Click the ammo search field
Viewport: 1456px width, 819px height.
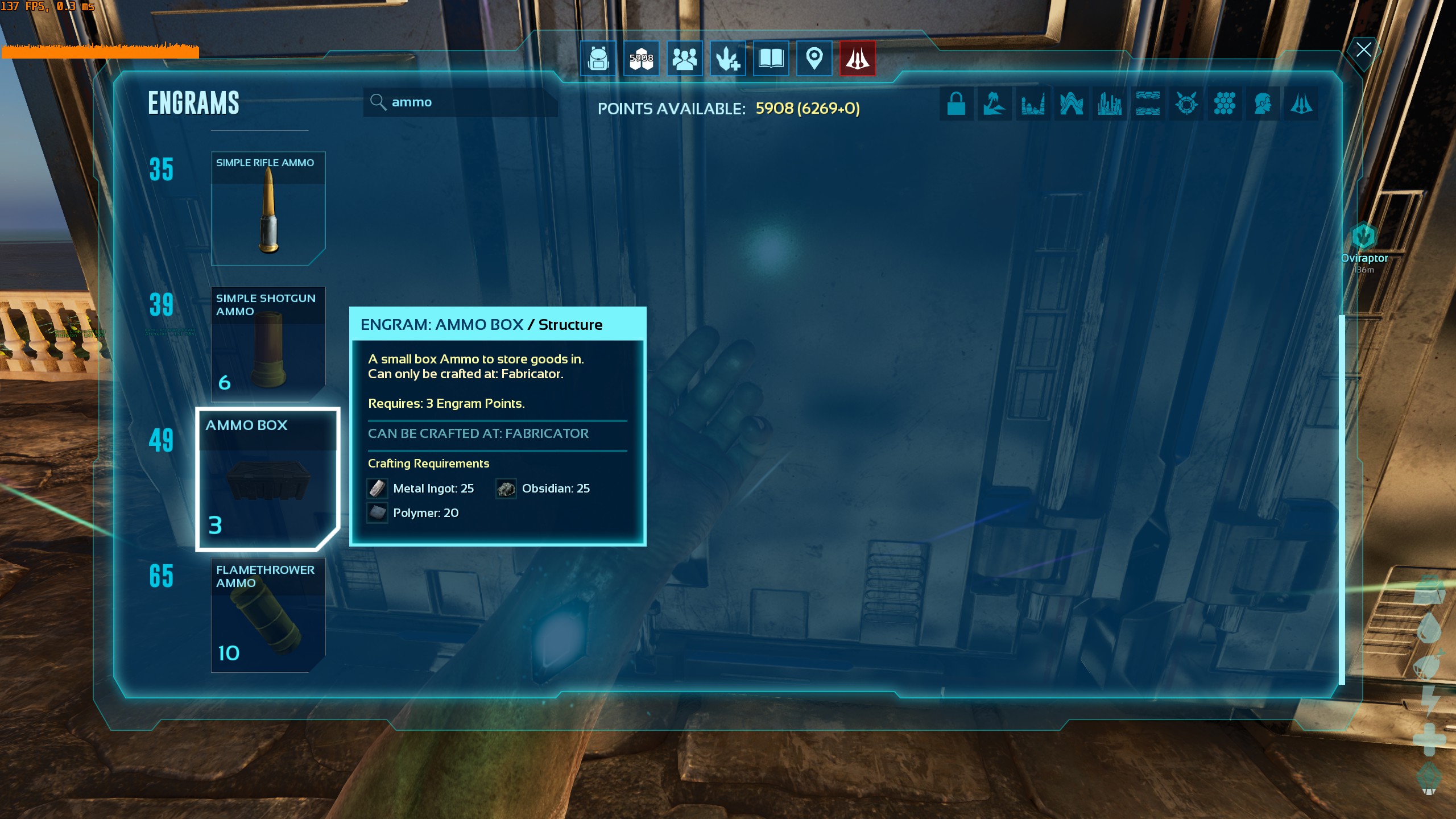click(x=461, y=102)
